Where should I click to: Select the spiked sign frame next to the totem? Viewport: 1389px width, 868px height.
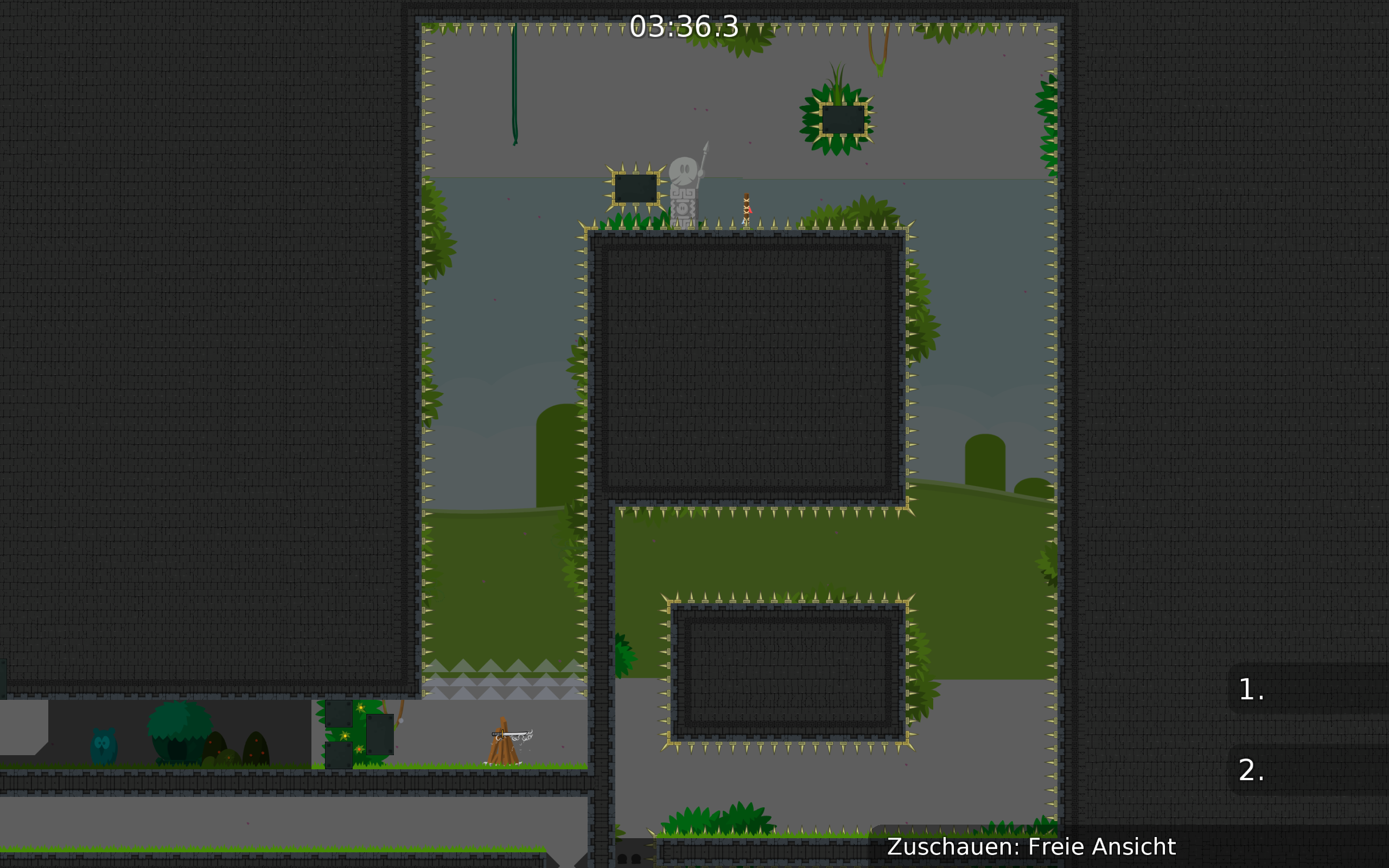point(636,189)
